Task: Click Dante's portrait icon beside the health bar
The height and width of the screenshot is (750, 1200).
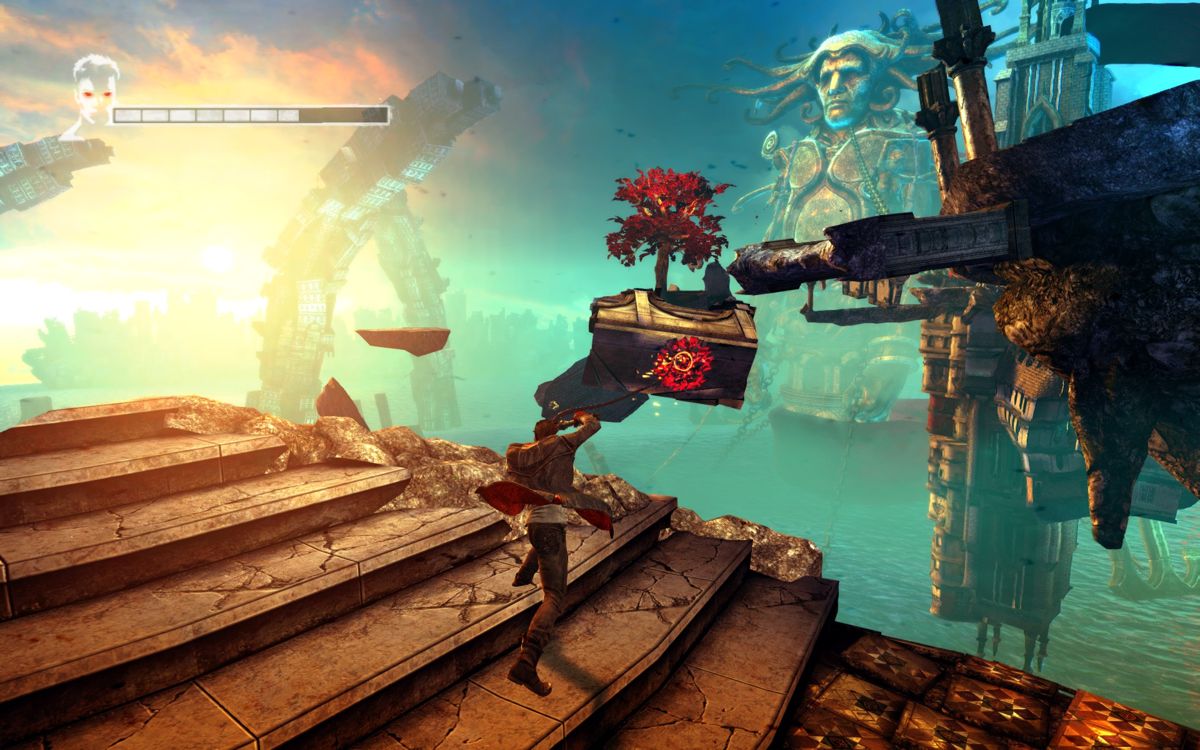Action: pyautogui.click(x=93, y=96)
